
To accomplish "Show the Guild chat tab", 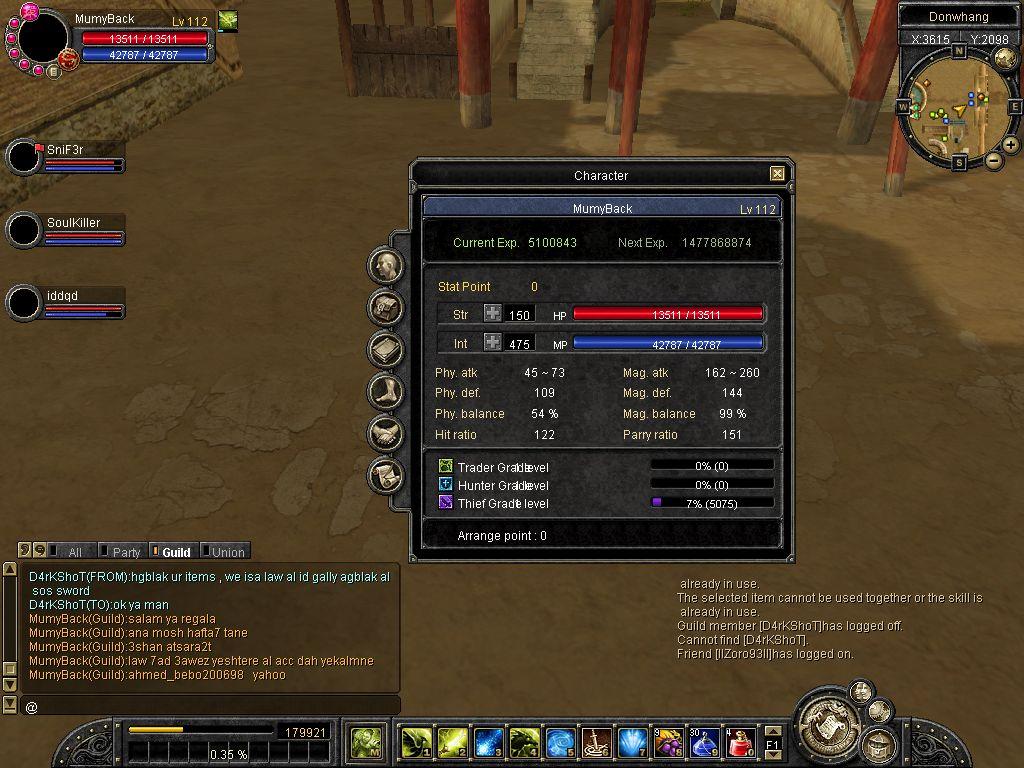I will (174, 551).
